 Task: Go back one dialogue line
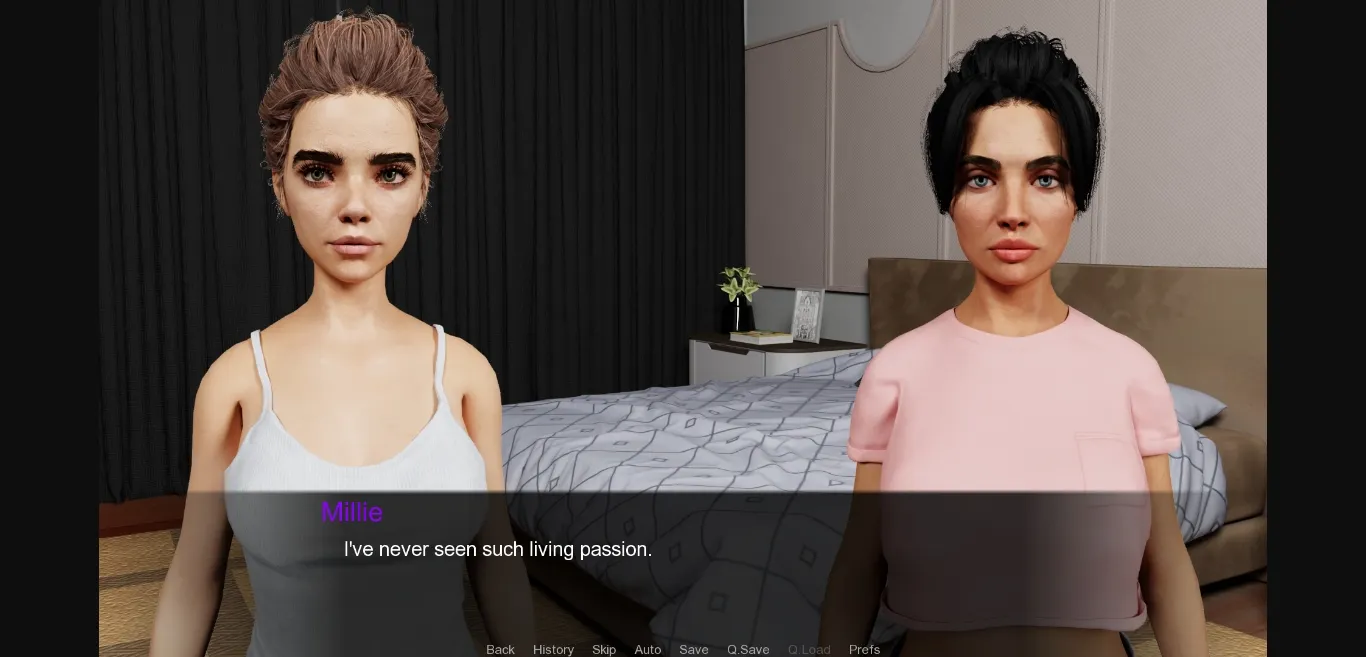click(500, 649)
